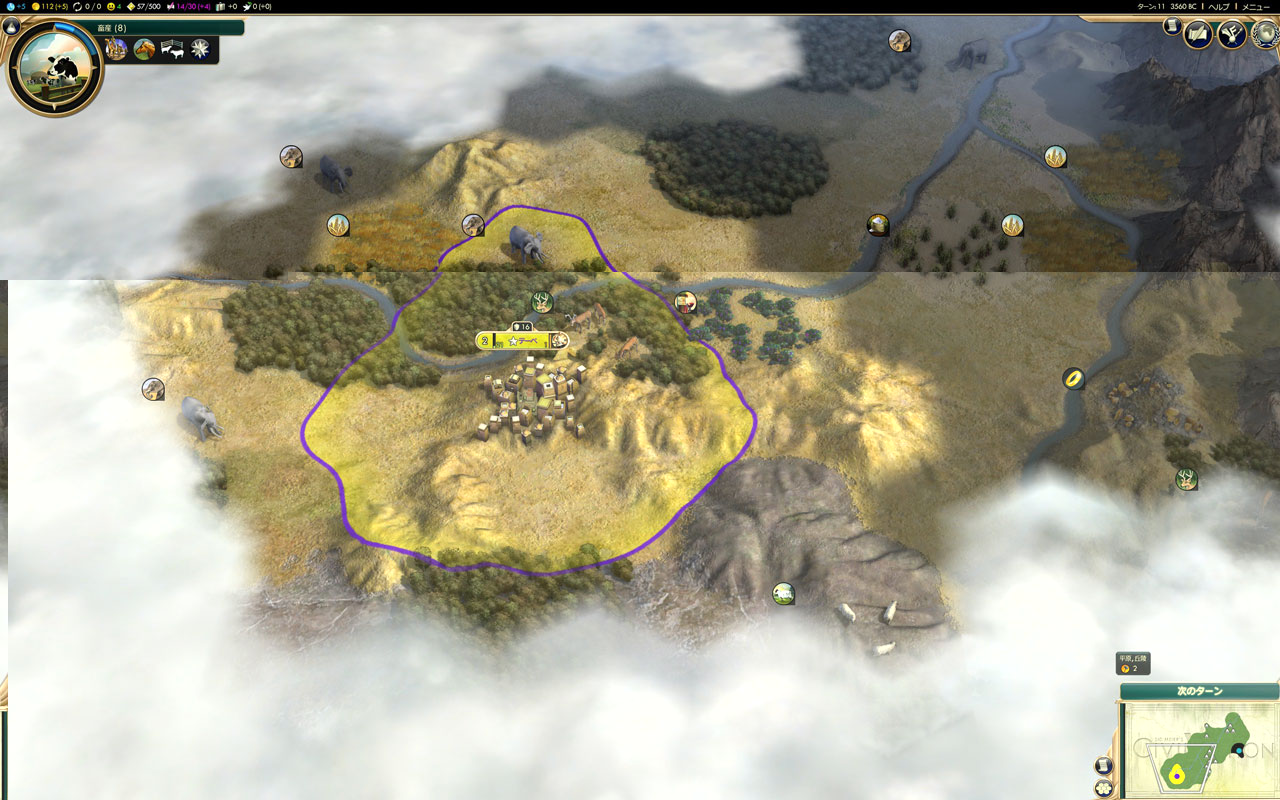Open the テーベ city banner

pos(522,341)
